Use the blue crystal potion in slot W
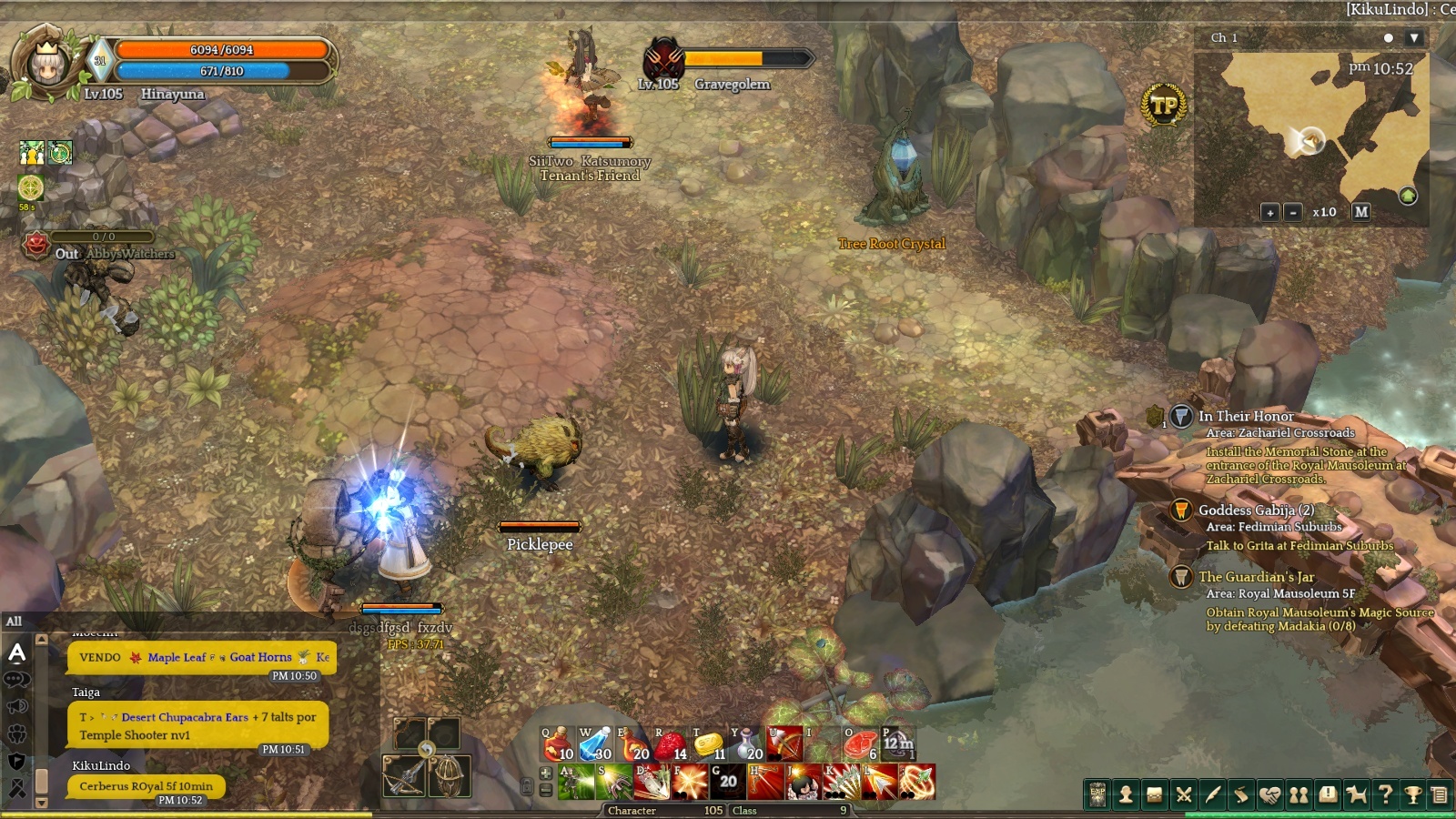1456x819 pixels. pyautogui.click(x=595, y=744)
